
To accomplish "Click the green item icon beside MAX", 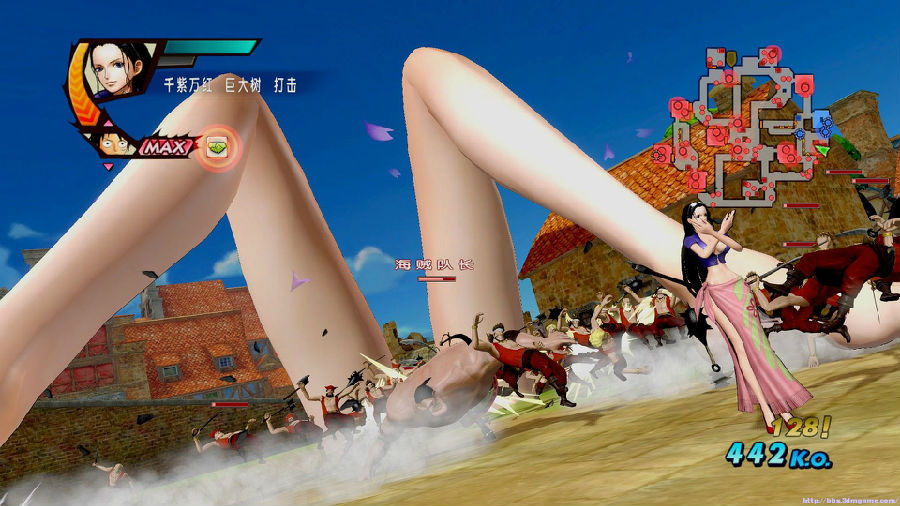I will (217, 147).
